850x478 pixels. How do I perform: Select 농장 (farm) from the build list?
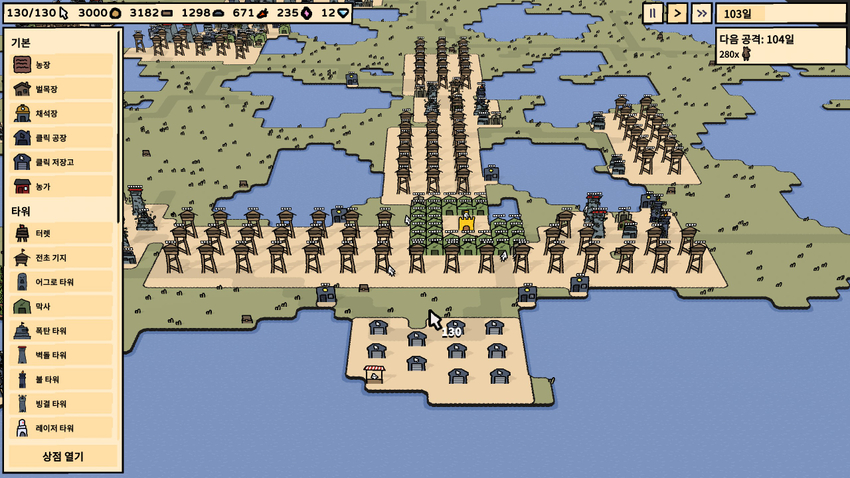tap(60, 65)
